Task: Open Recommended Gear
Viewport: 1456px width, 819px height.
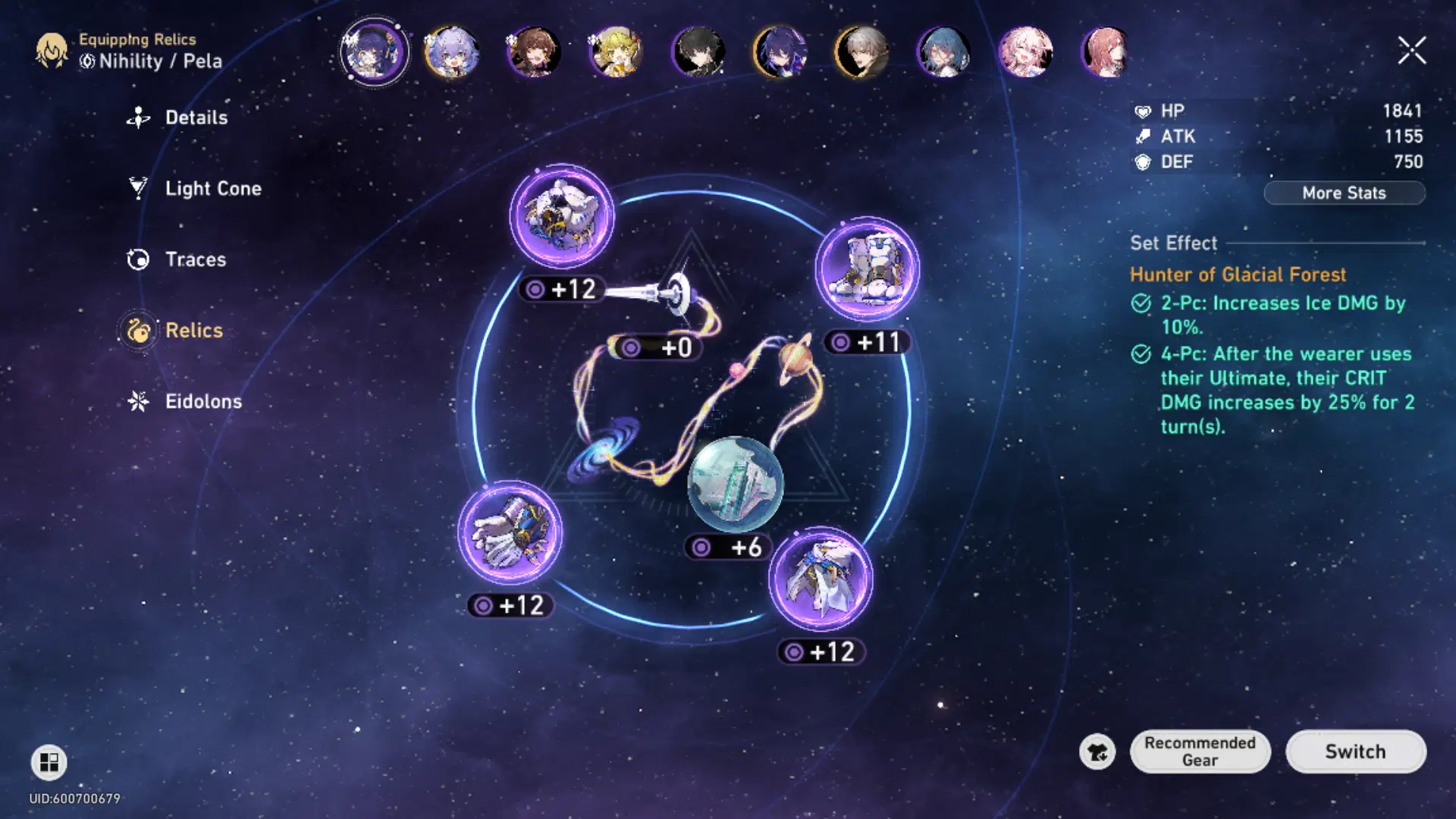Action: point(1200,752)
